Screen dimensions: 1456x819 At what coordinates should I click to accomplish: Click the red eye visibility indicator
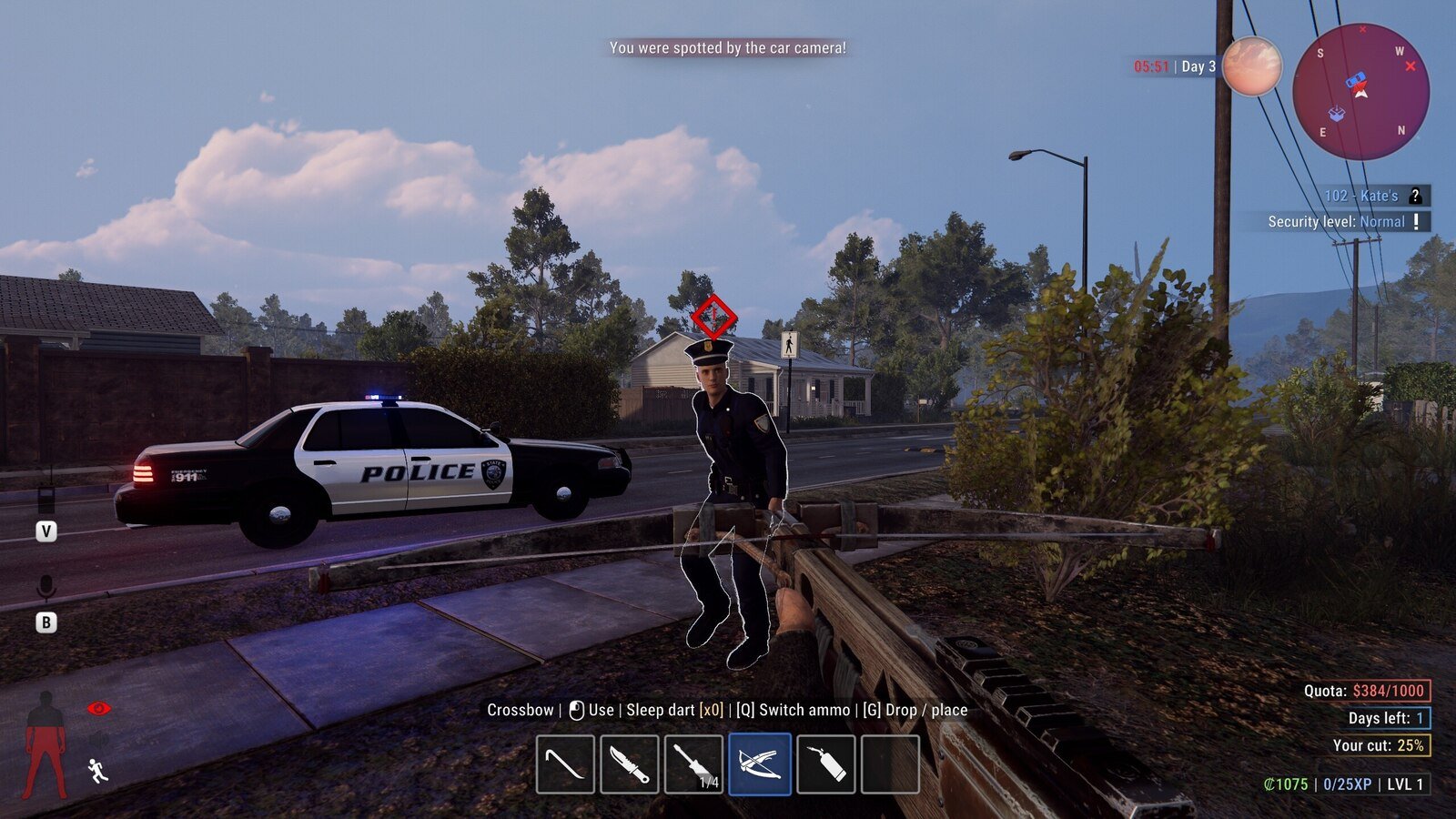(x=98, y=708)
